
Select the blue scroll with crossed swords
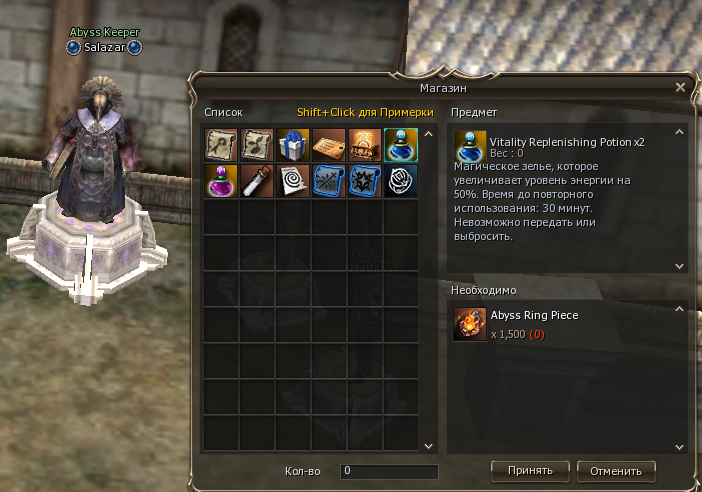[329, 182]
